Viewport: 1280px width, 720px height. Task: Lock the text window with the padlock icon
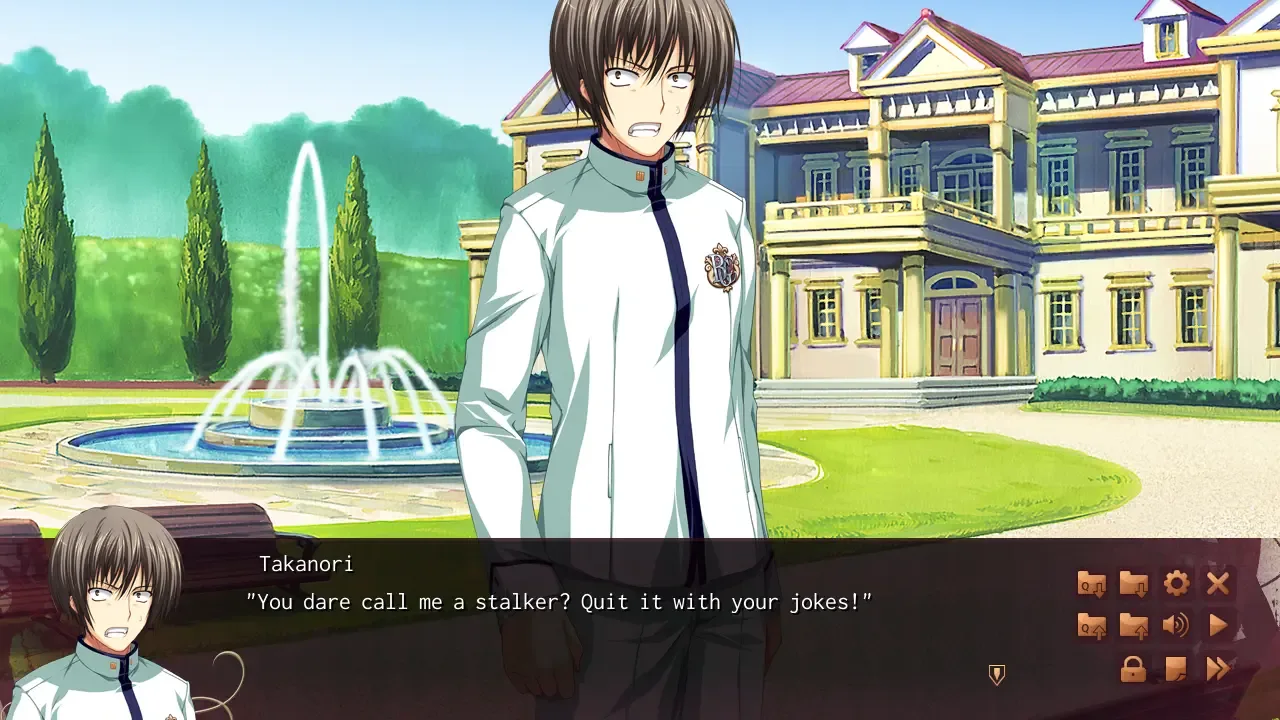pos(1134,668)
